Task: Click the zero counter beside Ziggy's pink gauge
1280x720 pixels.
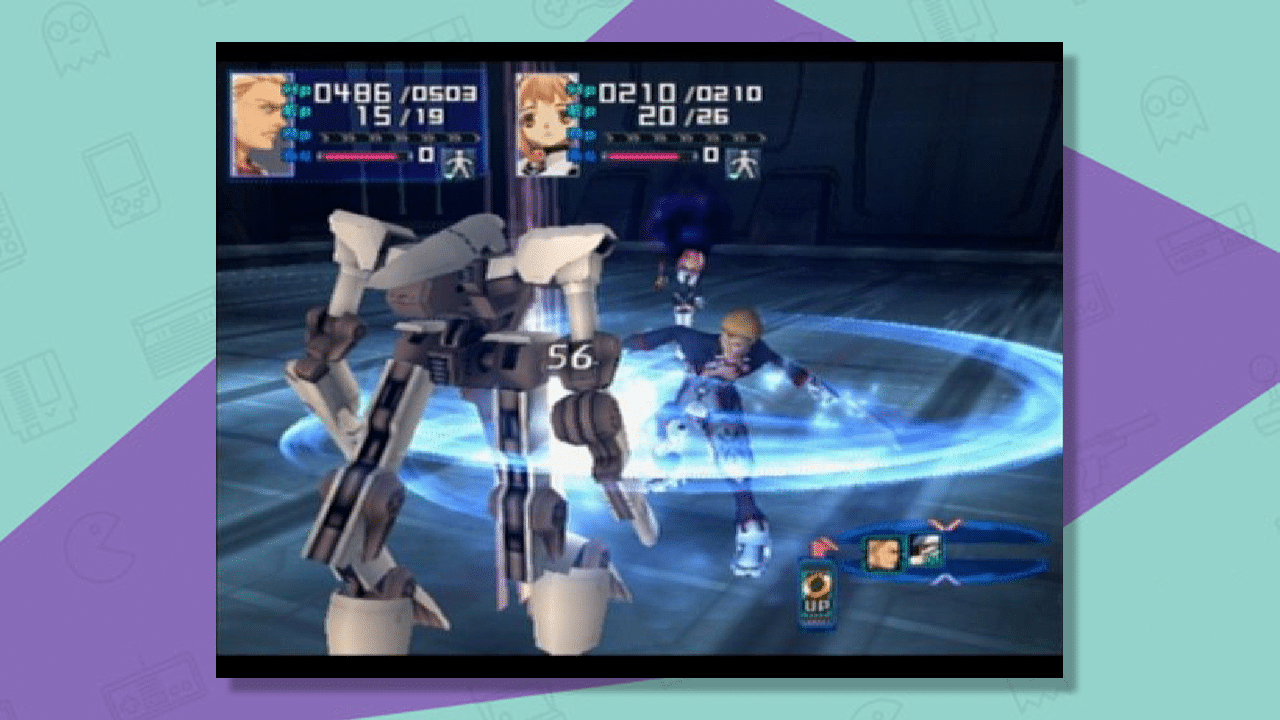Action: (426, 154)
